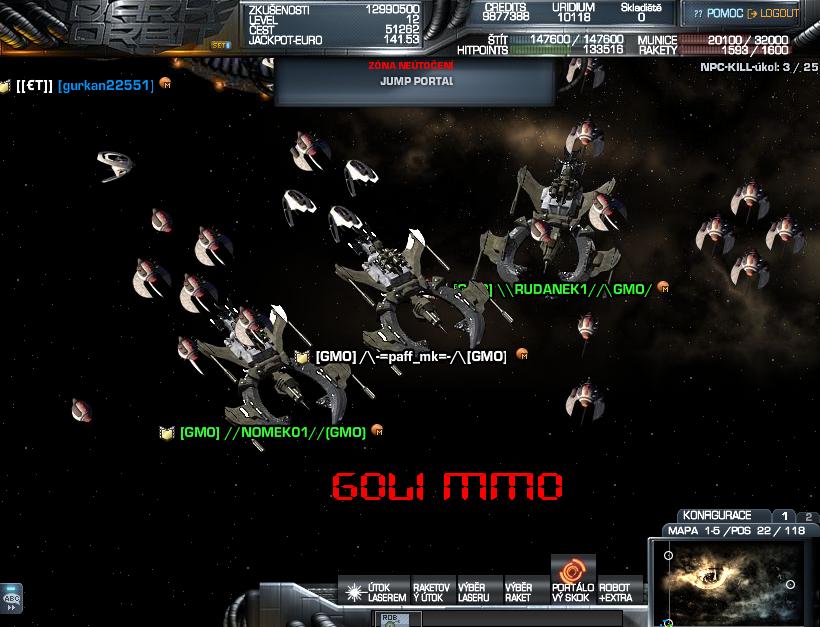Screen dimensions: 820x627
Task: Open the small SET button under the logo
Action: point(221,46)
